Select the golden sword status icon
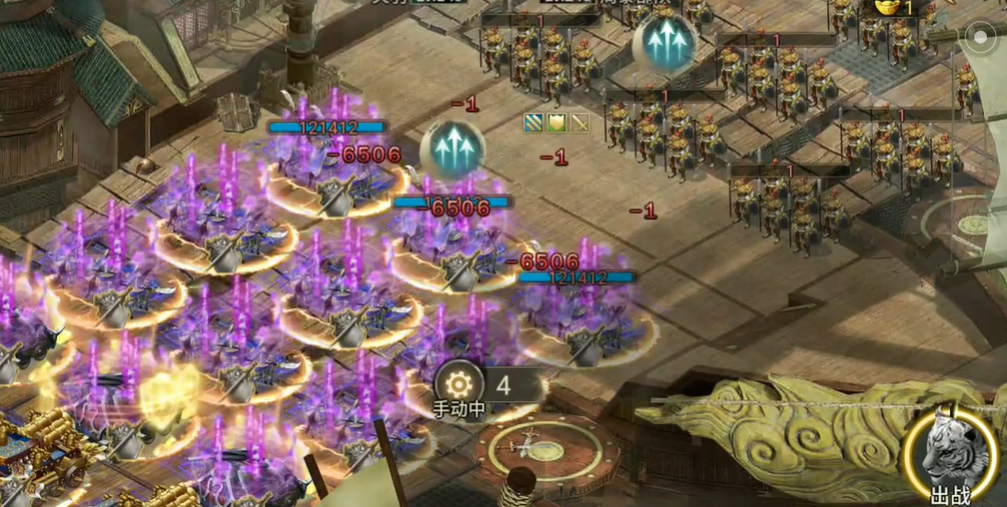 point(578,123)
